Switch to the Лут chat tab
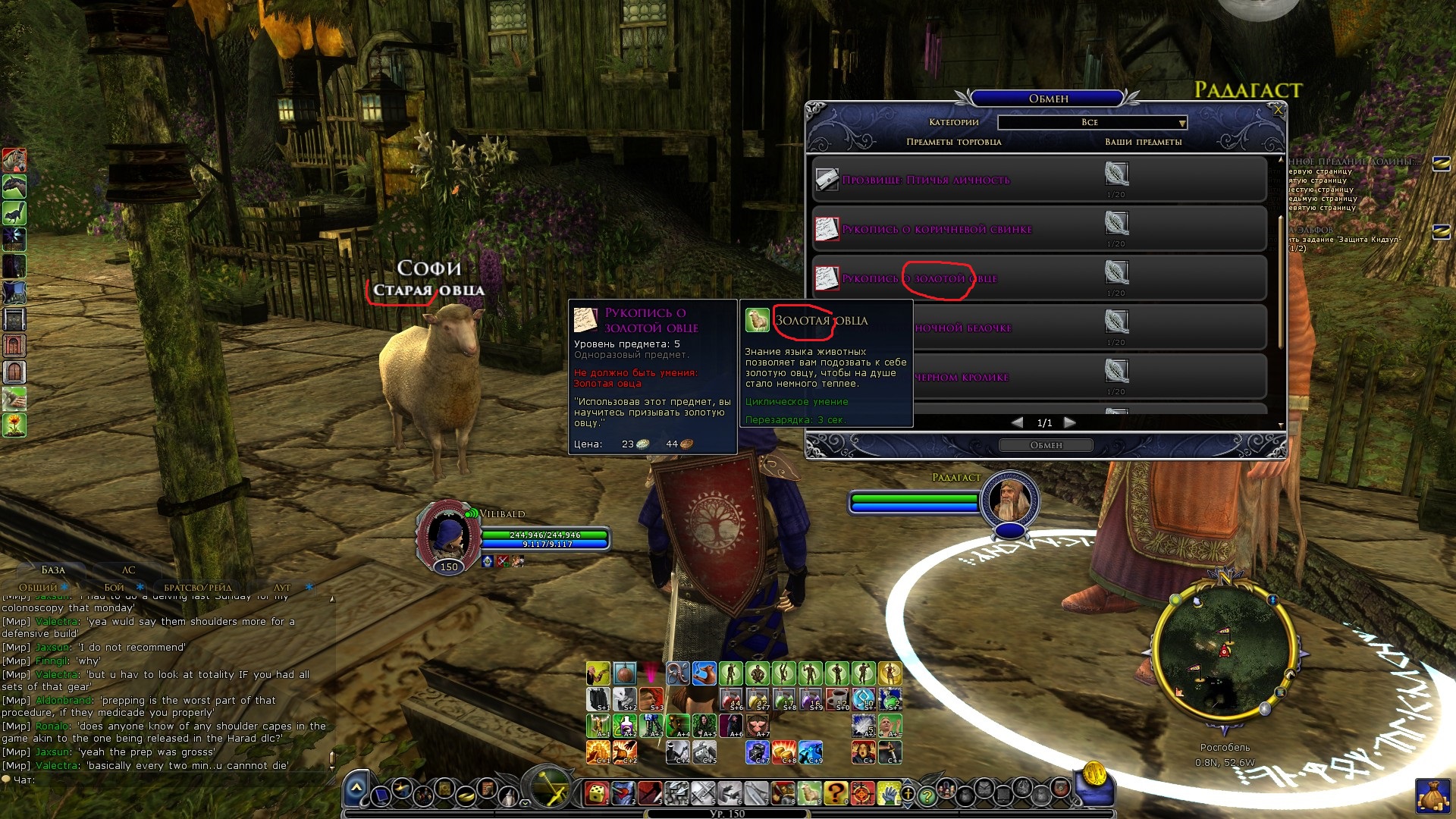 (x=282, y=587)
